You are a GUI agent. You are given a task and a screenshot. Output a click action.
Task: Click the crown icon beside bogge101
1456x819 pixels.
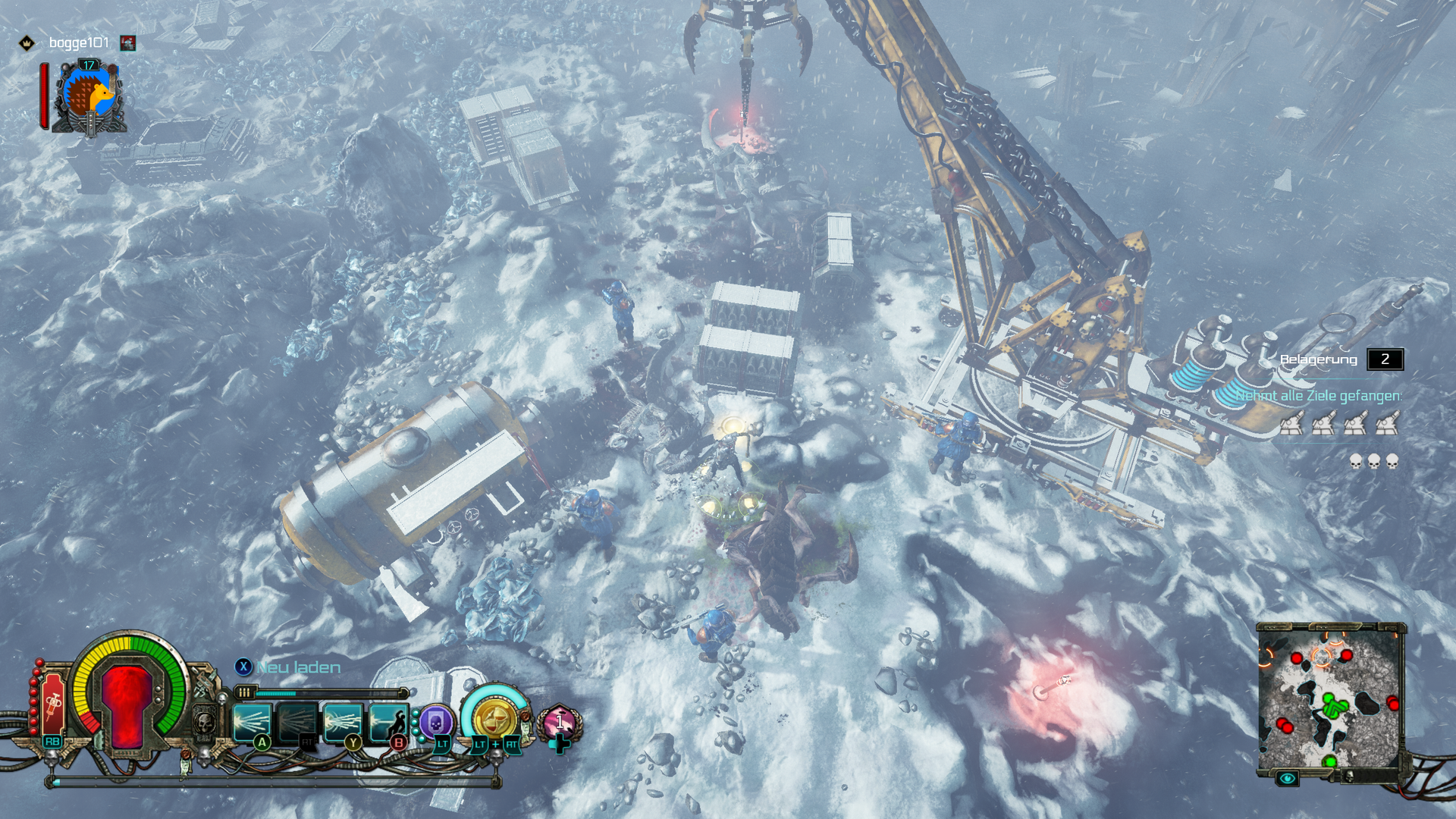pyautogui.click(x=27, y=43)
